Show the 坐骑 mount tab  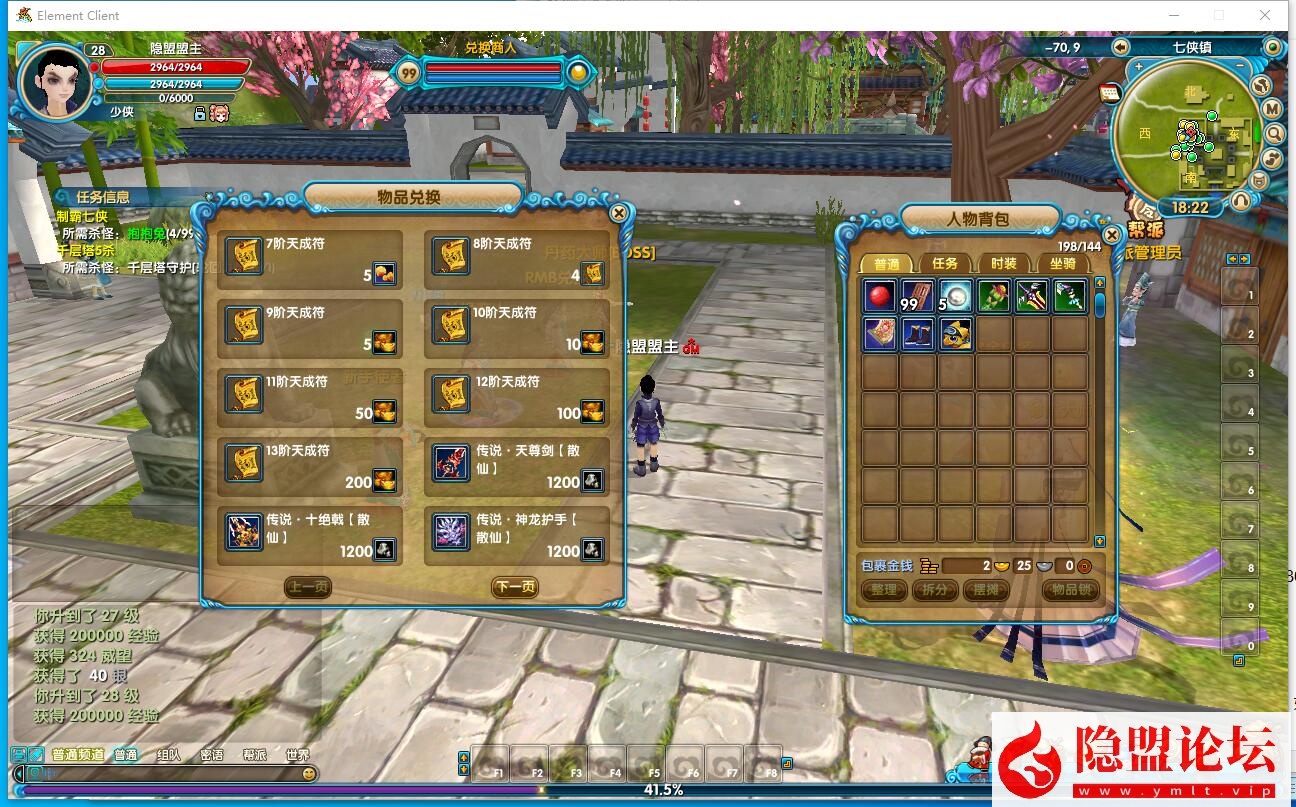pyautogui.click(x=1062, y=263)
